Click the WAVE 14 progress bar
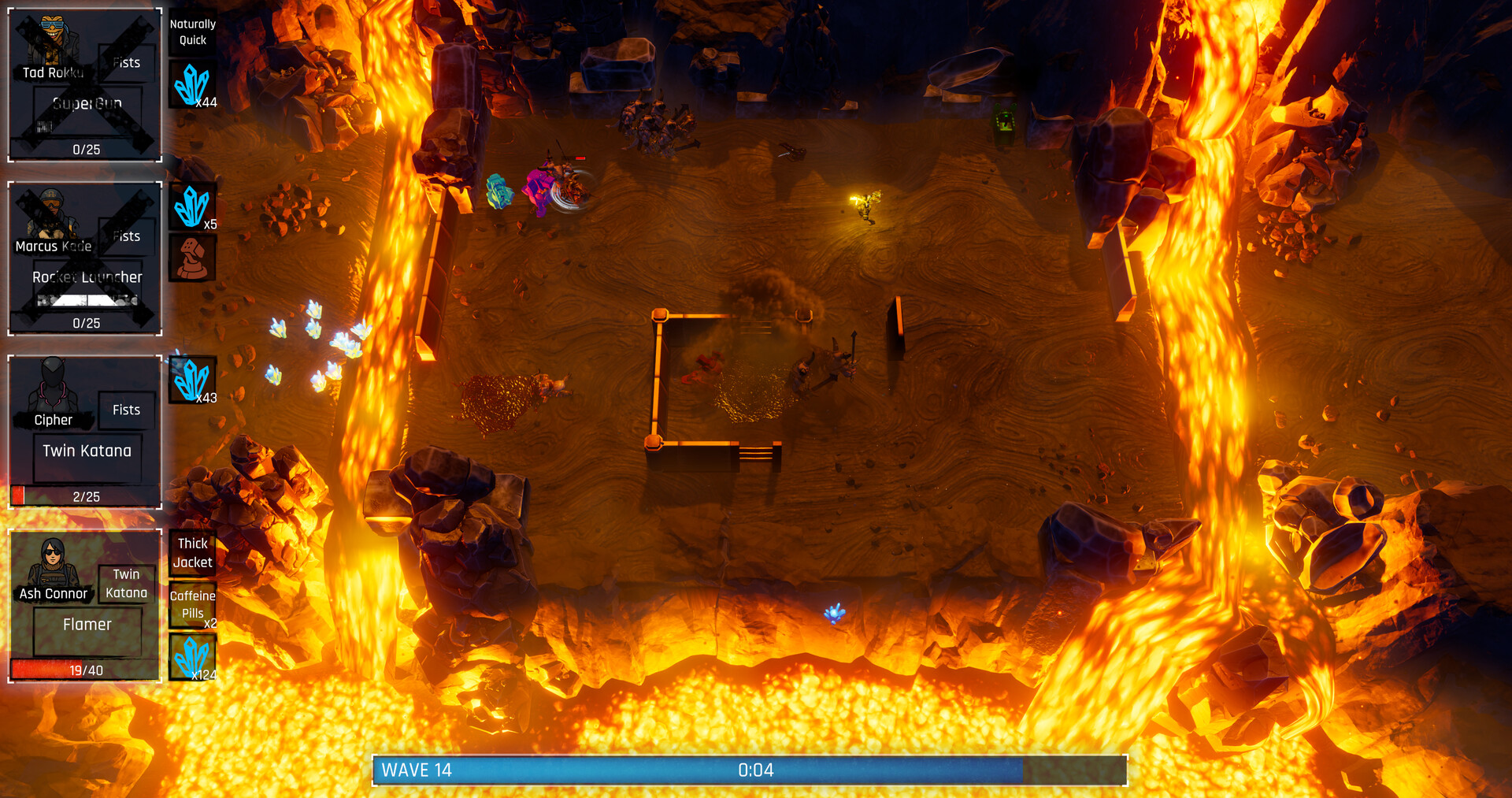The image size is (1512, 798). click(748, 770)
